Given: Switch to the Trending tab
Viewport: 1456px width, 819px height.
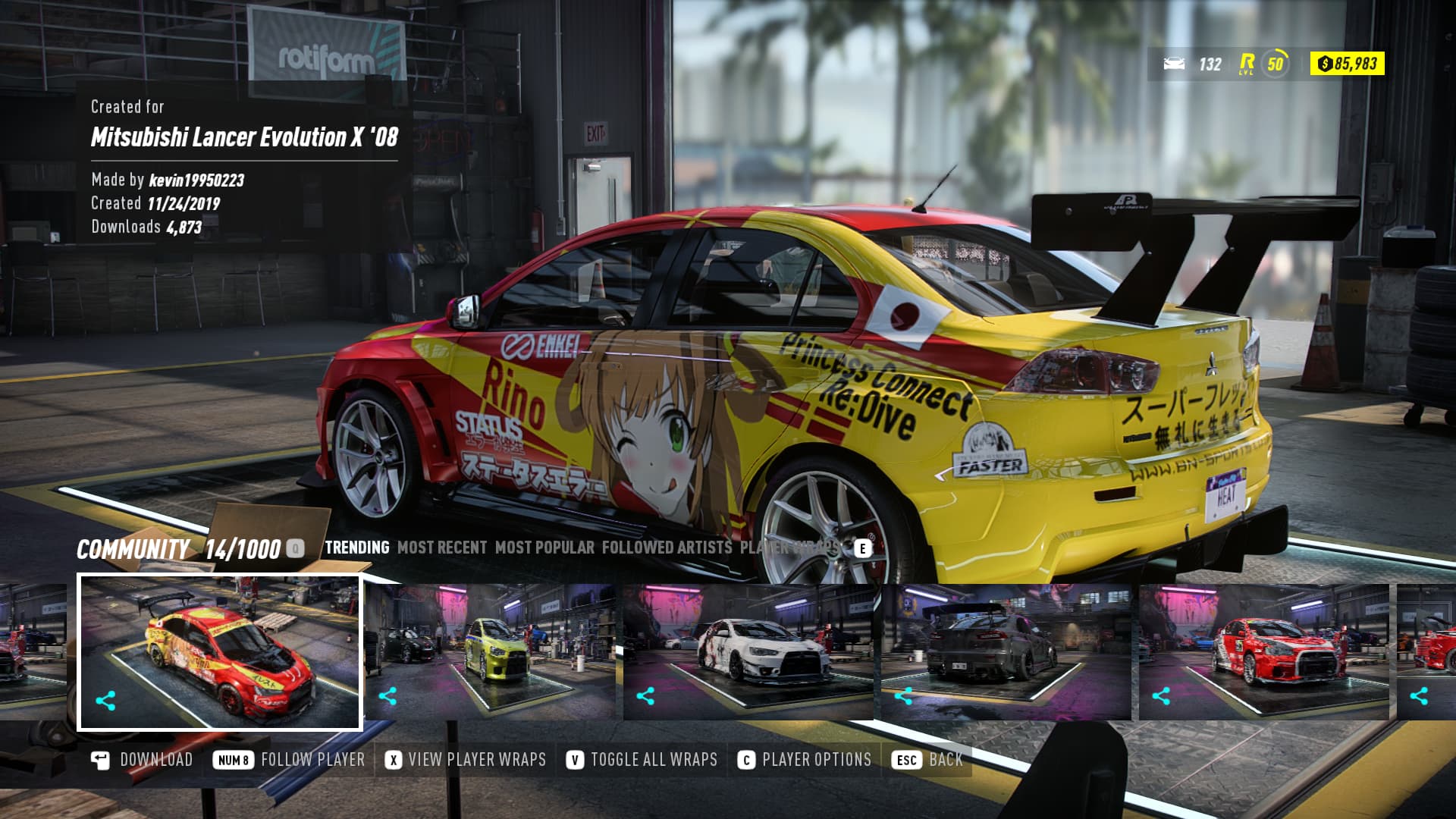Looking at the screenshot, I should pyautogui.click(x=356, y=548).
